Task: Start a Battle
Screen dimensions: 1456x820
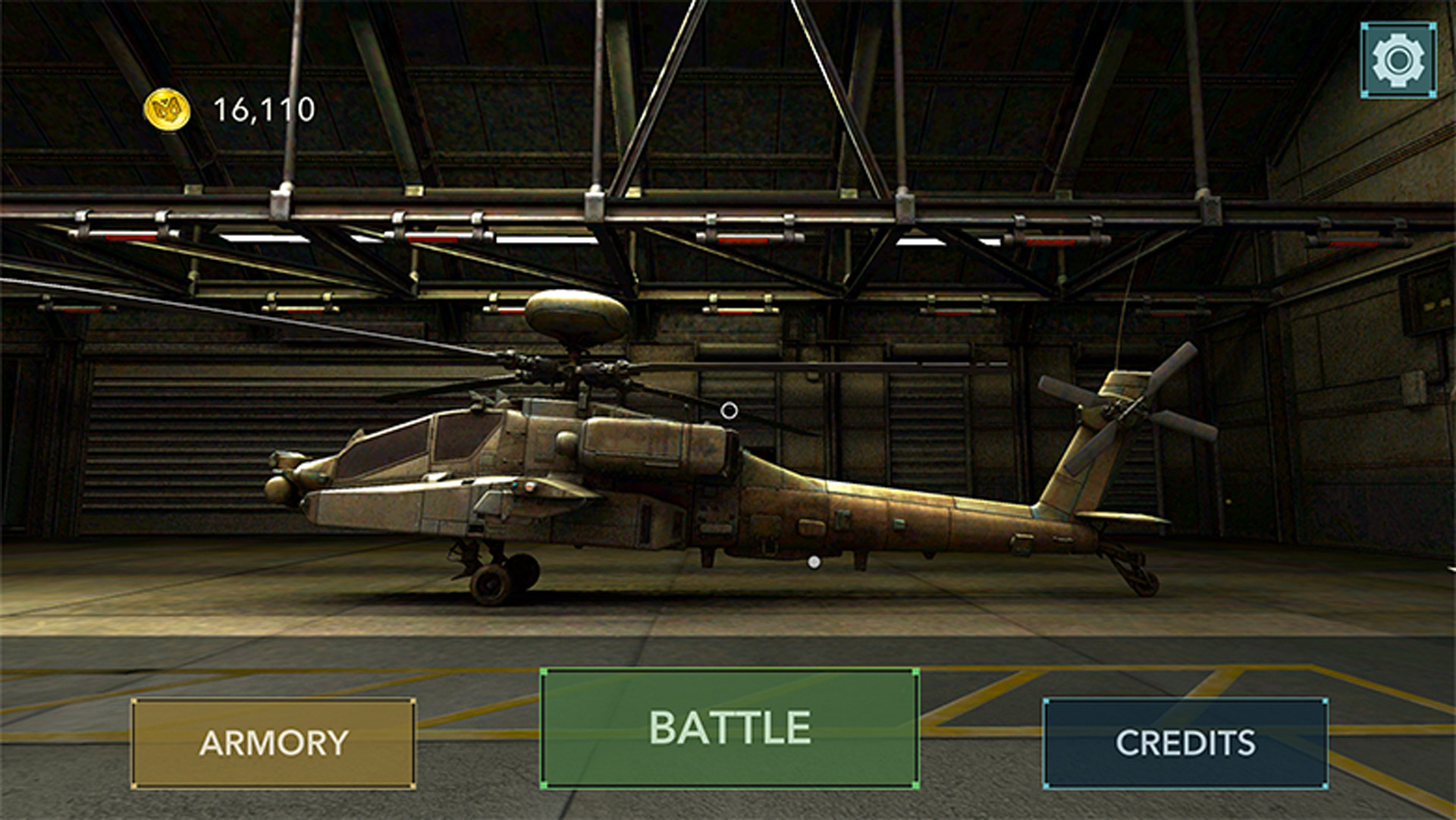Action: (730, 728)
